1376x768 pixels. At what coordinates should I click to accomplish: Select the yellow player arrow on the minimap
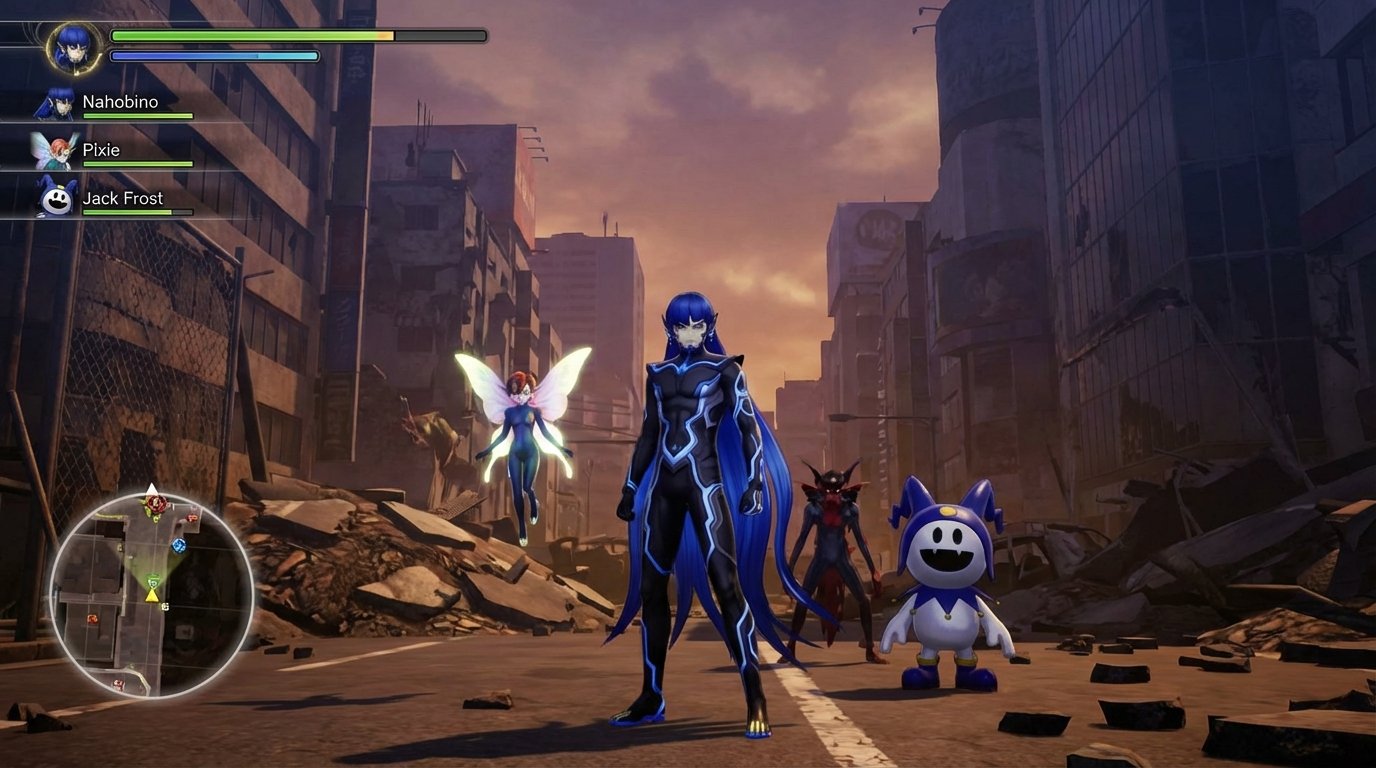coord(152,596)
